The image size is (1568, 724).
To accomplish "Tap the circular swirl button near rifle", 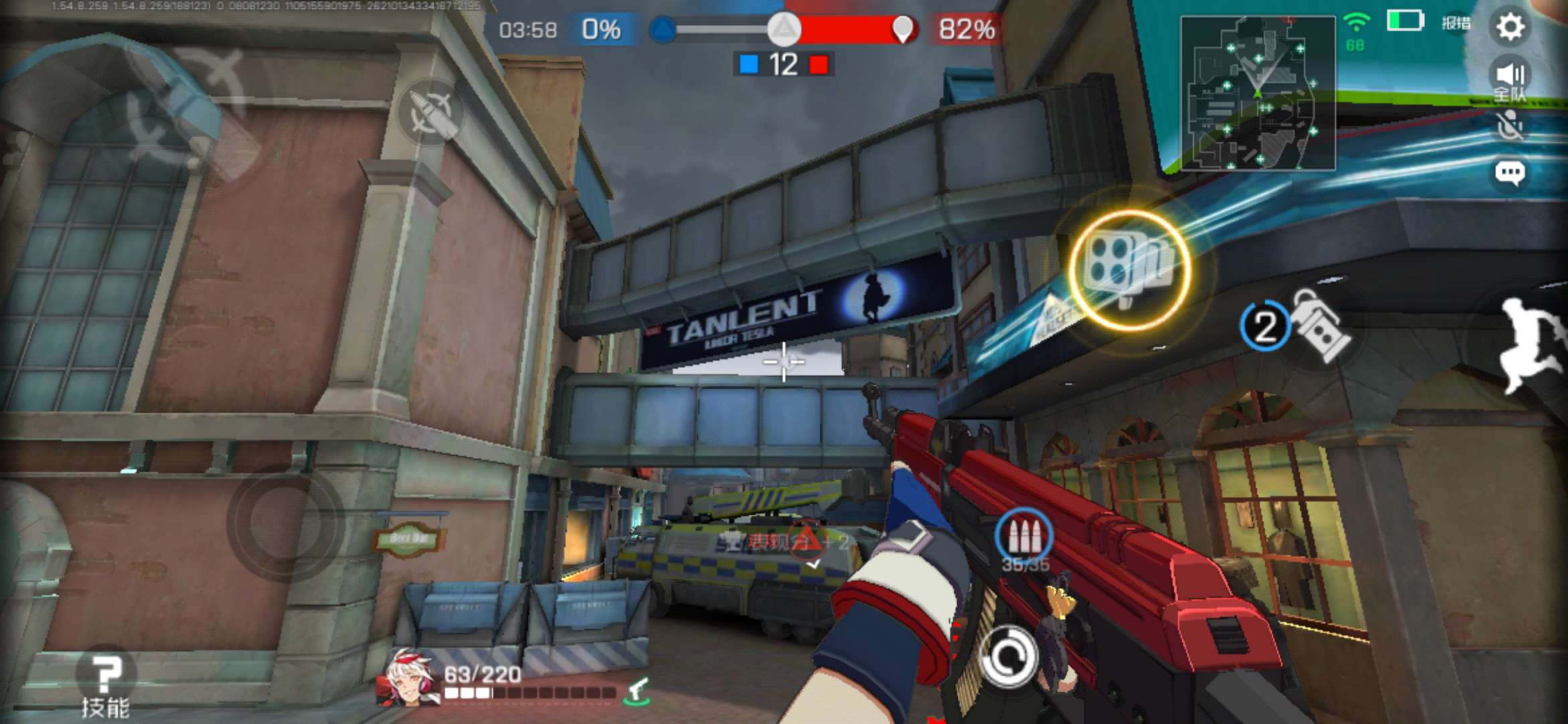I will [1007, 657].
